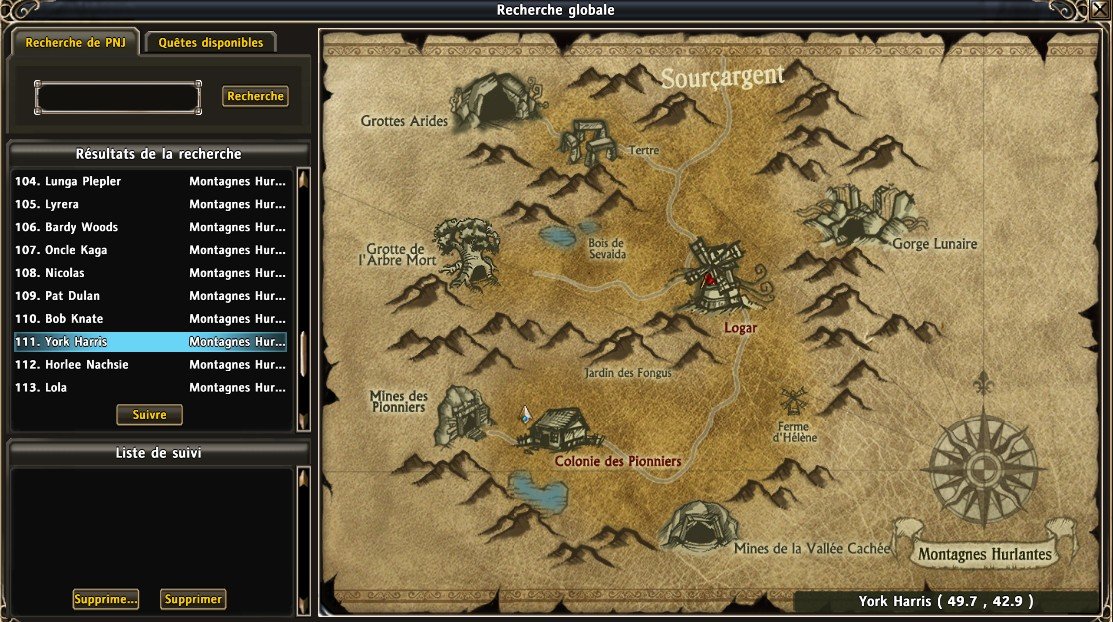The image size is (1113, 622).
Task: Click the NPC search text field
Action: 118,97
